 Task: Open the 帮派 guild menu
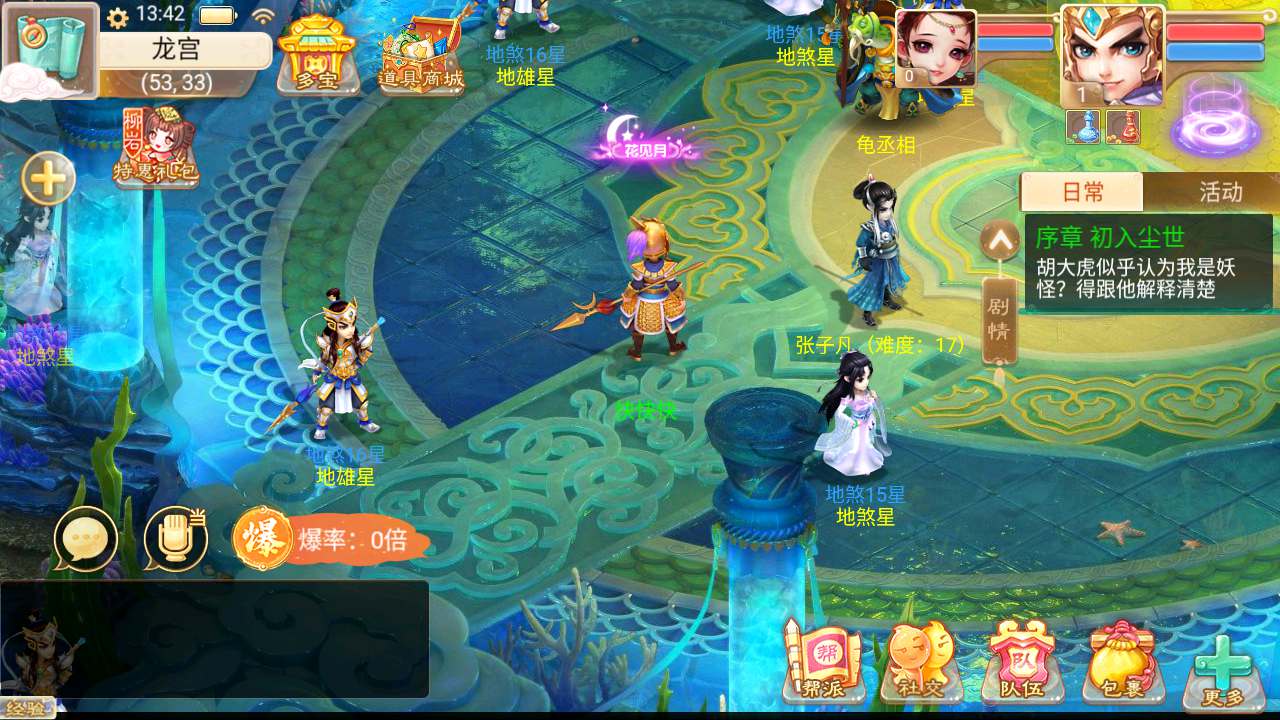pyautogui.click(x=822, y=662)
